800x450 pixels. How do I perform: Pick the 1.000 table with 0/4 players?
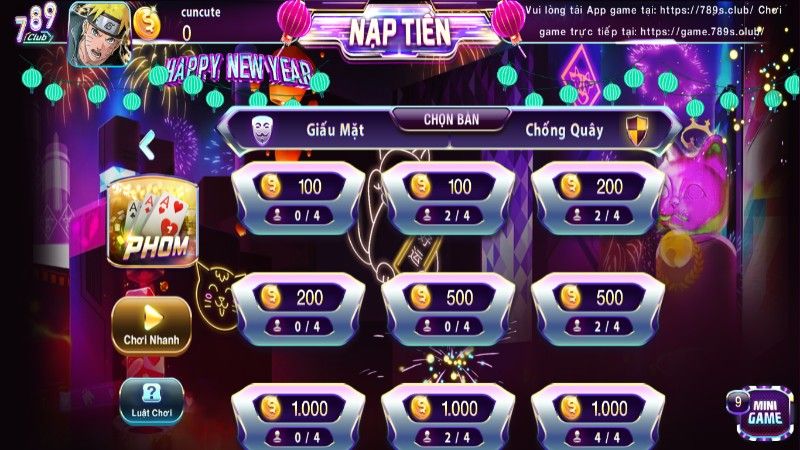click(x=297, y=418)
